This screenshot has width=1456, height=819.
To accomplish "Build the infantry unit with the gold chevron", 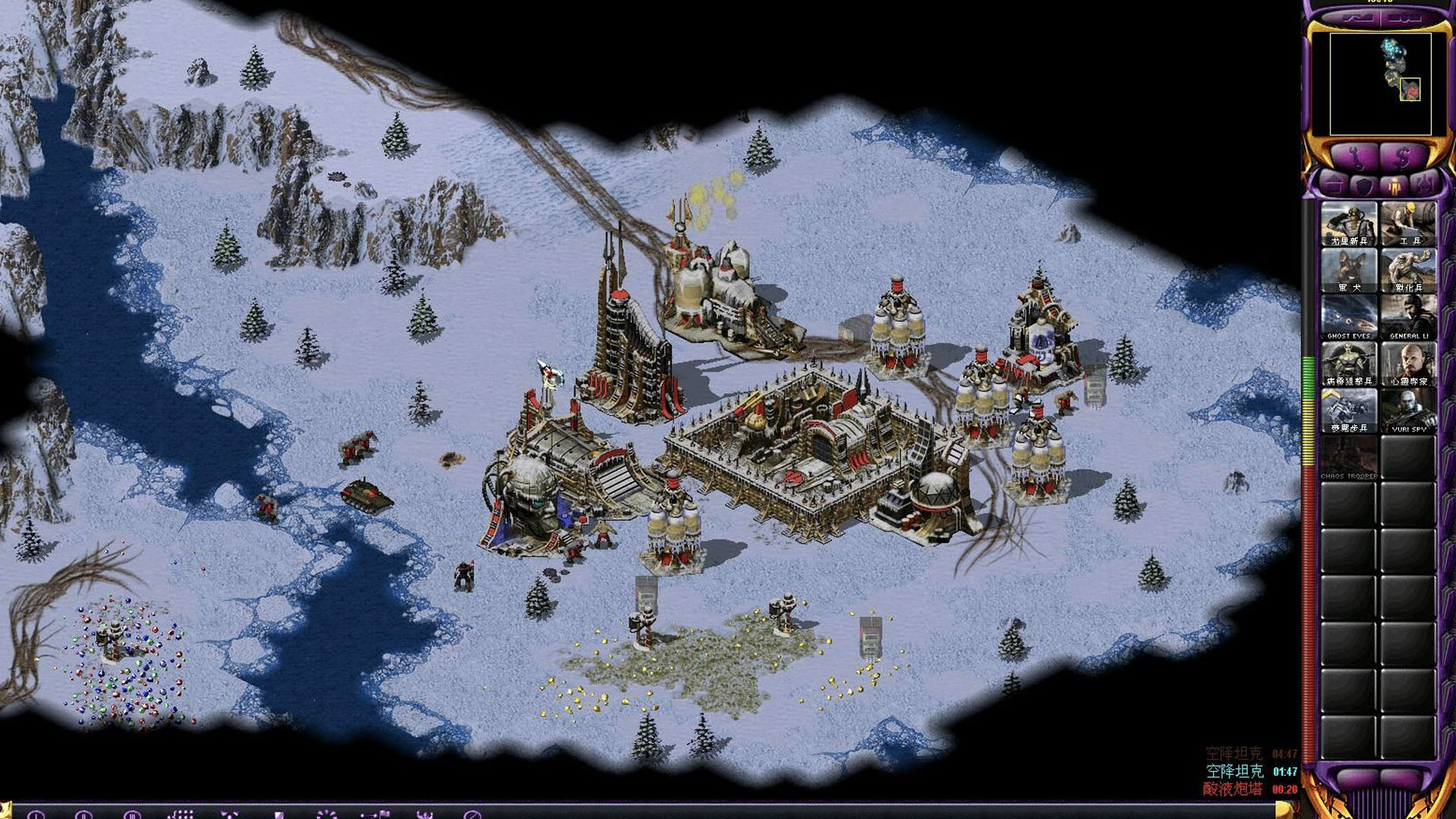I will coord(1348,412).
